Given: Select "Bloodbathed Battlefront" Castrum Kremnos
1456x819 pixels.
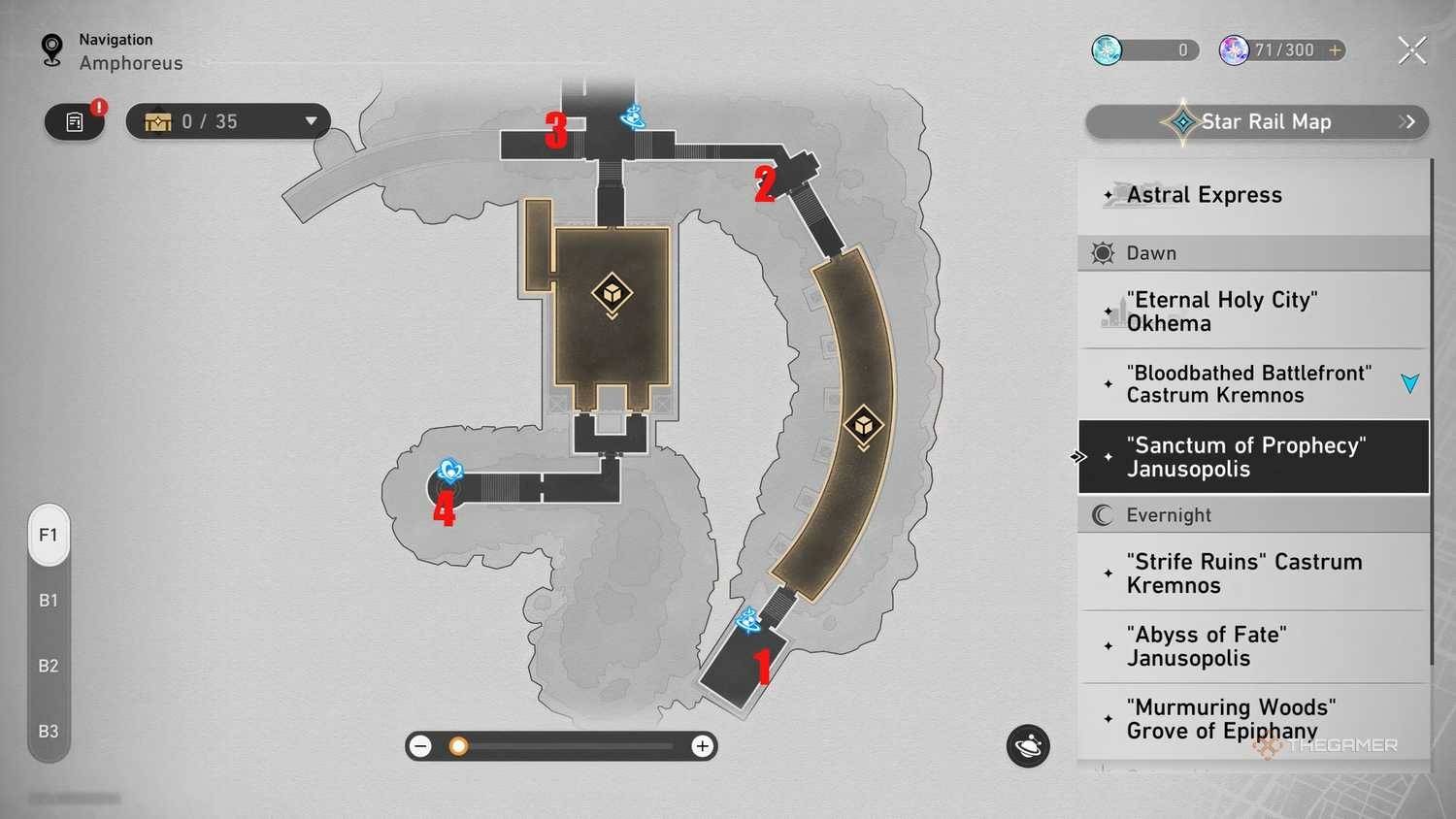Looking at the screenshot, I should (1249, 384).
